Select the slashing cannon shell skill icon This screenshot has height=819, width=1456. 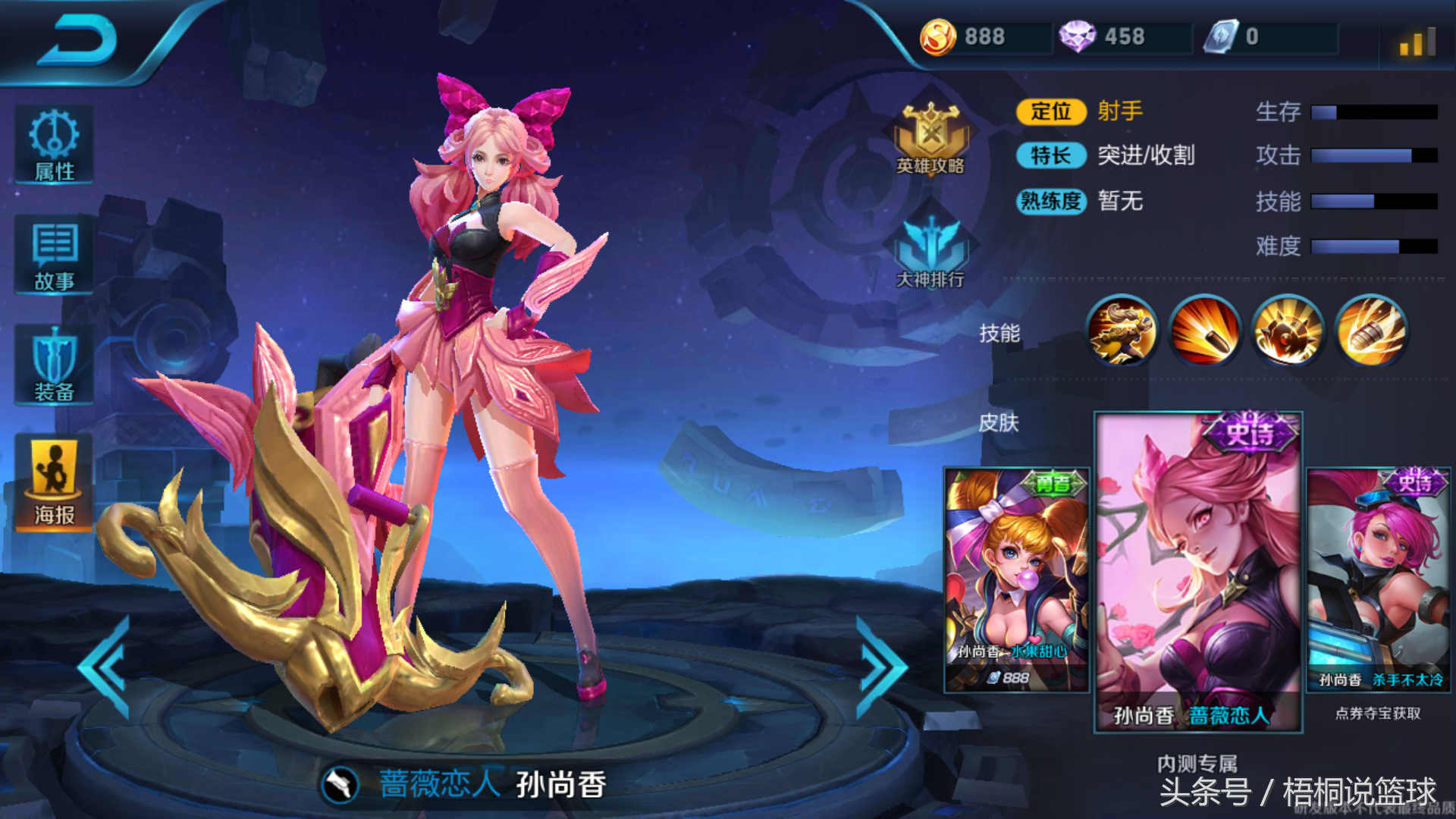[1371, 331]
